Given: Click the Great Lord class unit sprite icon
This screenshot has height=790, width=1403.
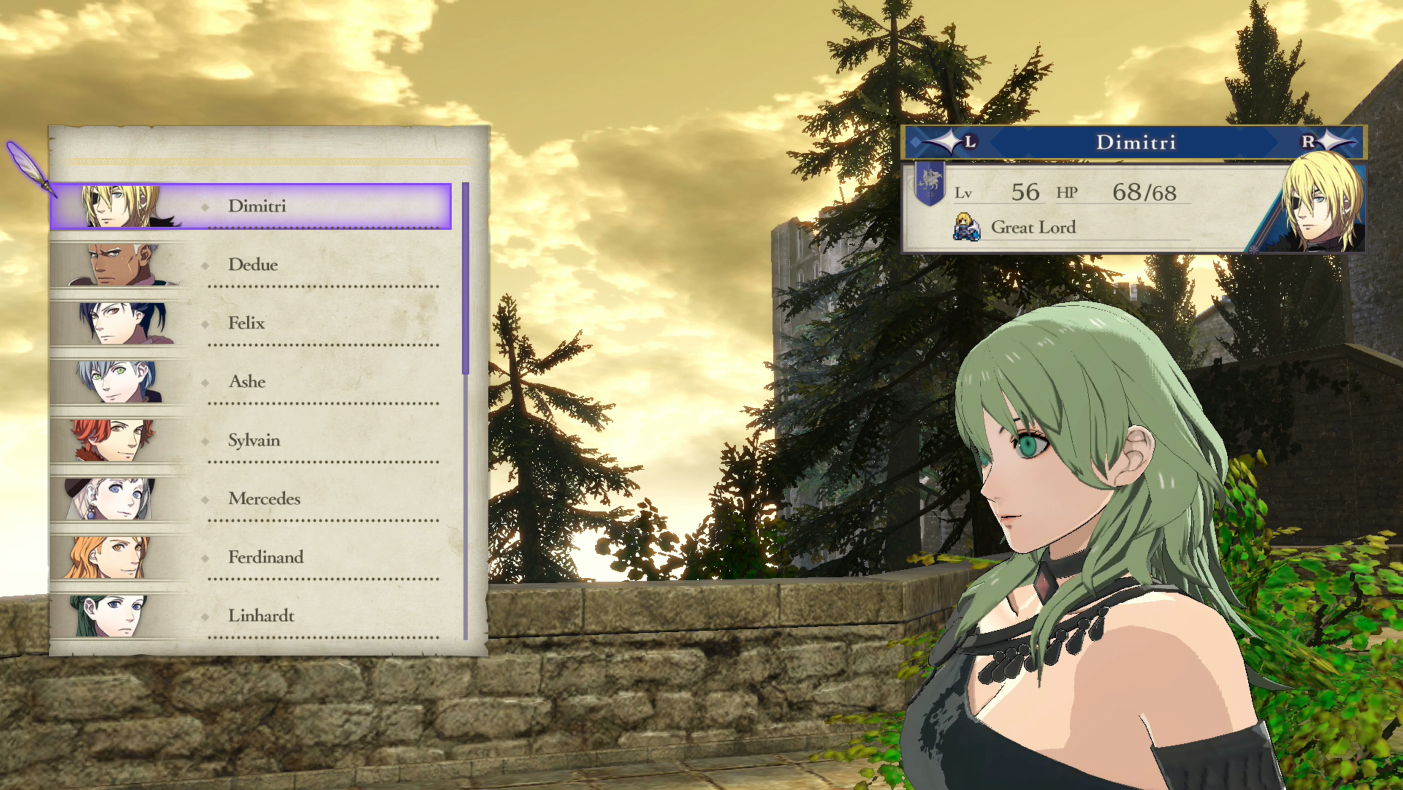Looking at the screenshot, I should coord(966,228).
